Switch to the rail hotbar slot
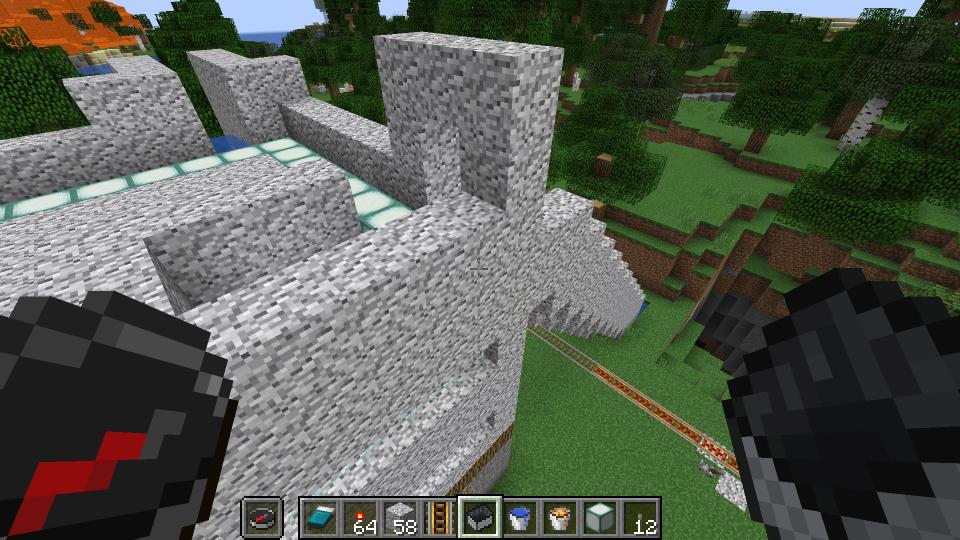 tap(439, 518)
